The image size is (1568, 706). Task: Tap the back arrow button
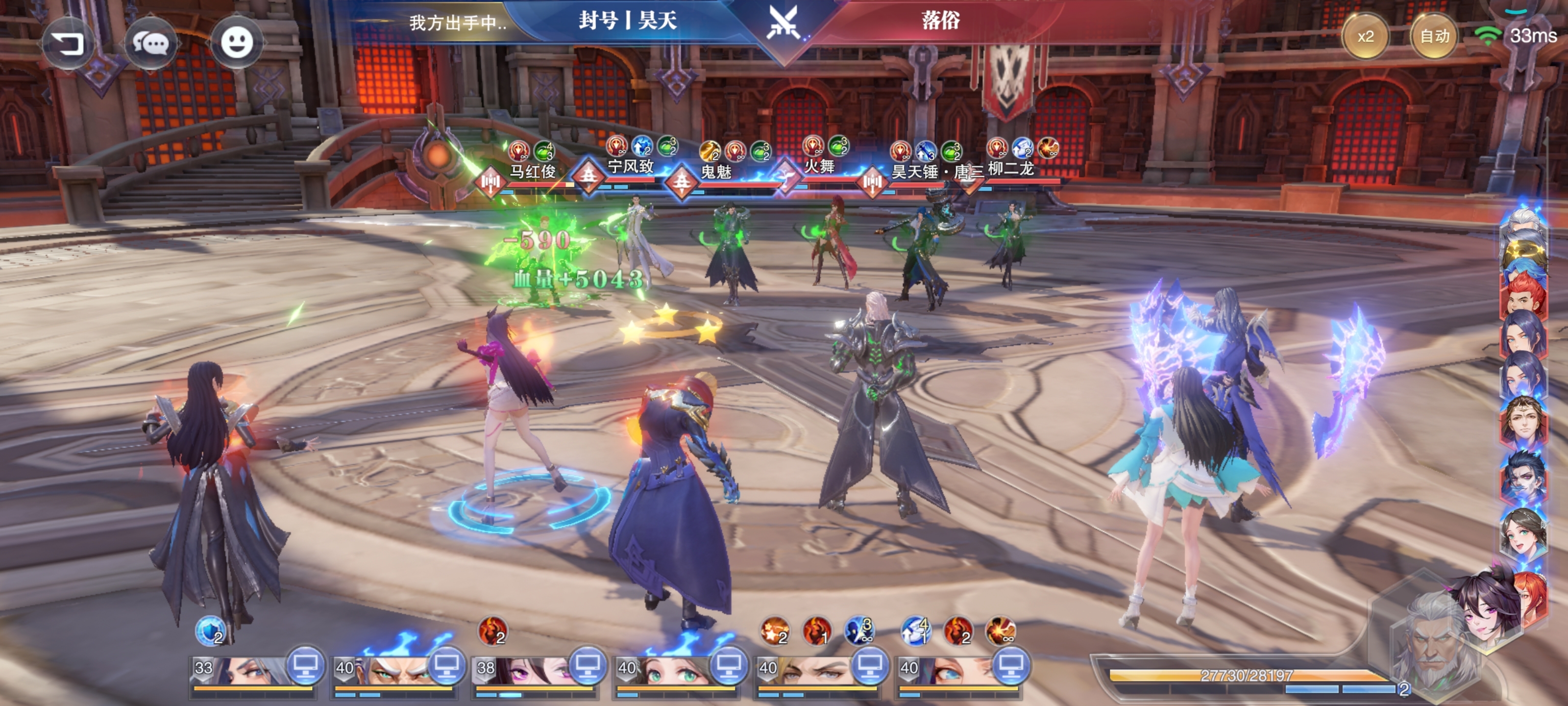(x=68, y=44)
